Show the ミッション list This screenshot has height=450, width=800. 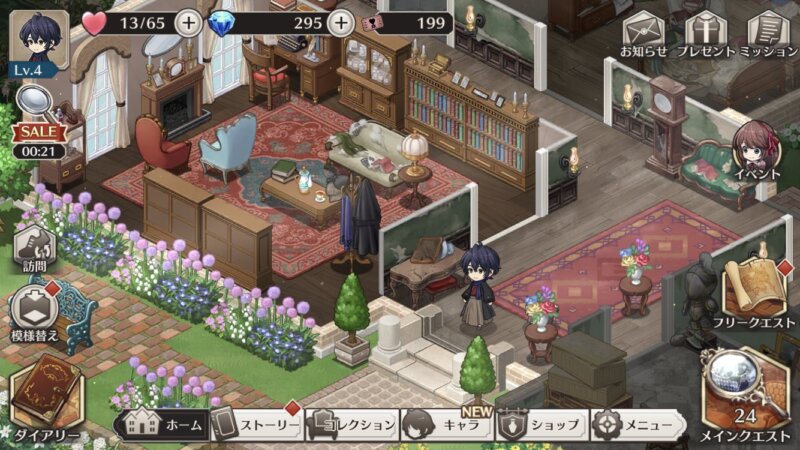point(768,32)
